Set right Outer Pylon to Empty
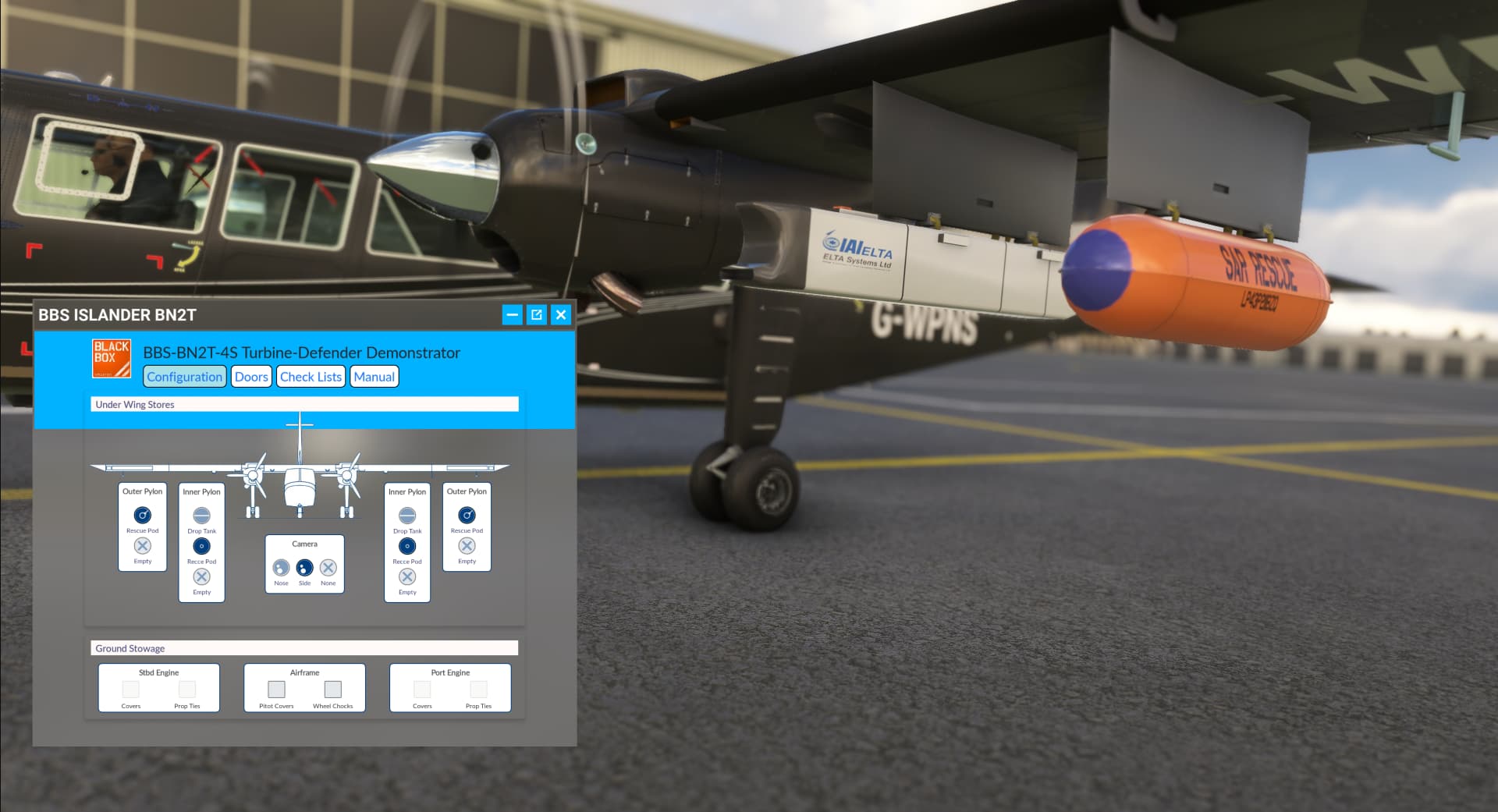The image size is (1498, 812). click(466, 546)
